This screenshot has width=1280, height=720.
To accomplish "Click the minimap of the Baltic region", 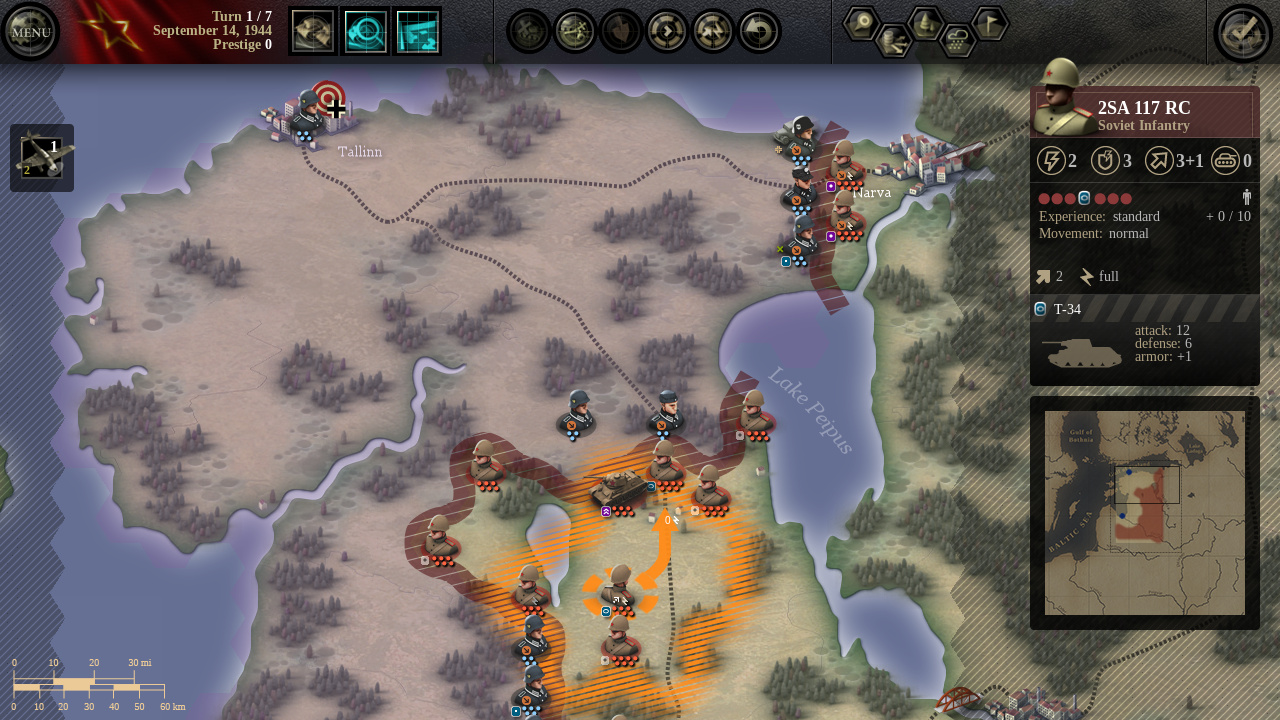I will pos(1145,512).
